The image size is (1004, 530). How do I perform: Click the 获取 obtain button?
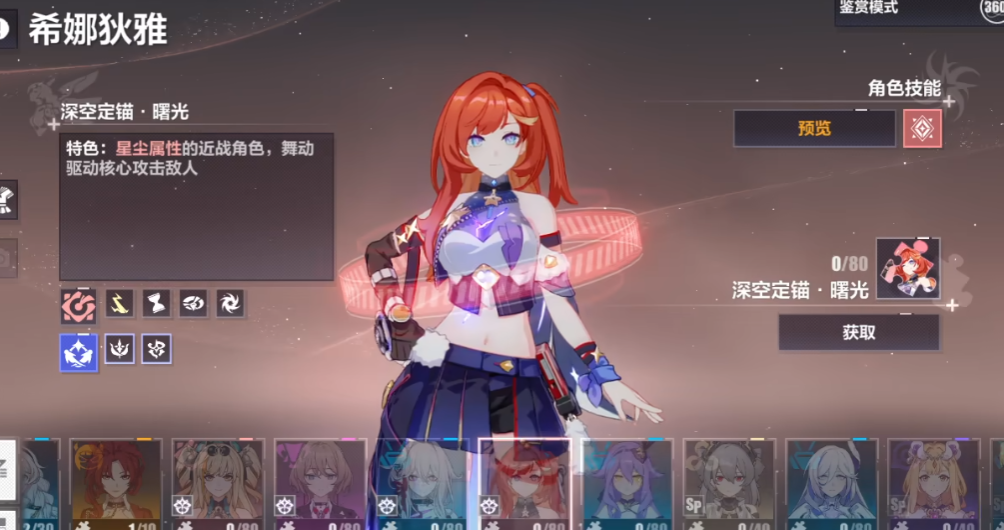859,332
